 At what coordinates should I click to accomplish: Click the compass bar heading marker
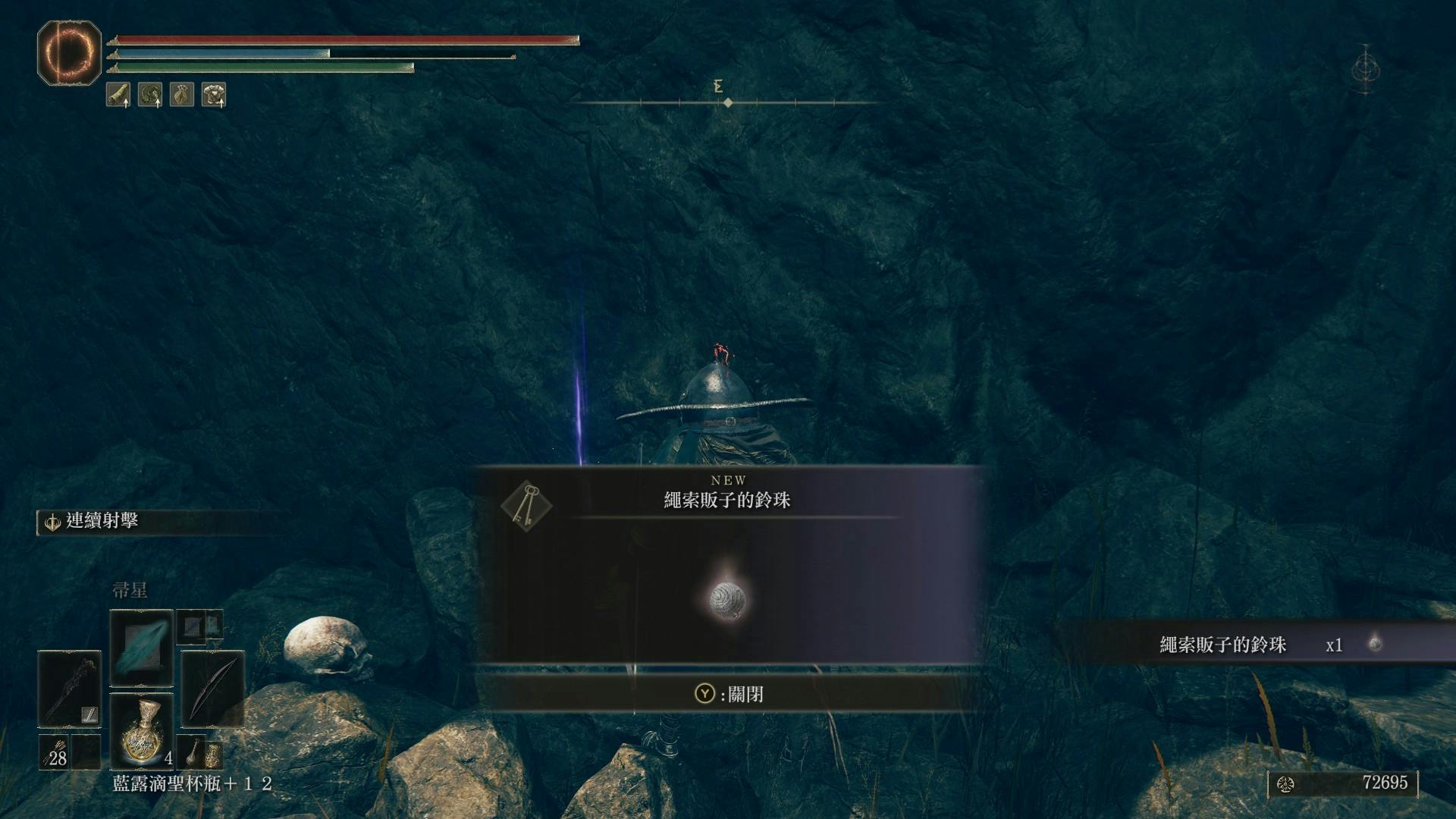click(727, 102)
